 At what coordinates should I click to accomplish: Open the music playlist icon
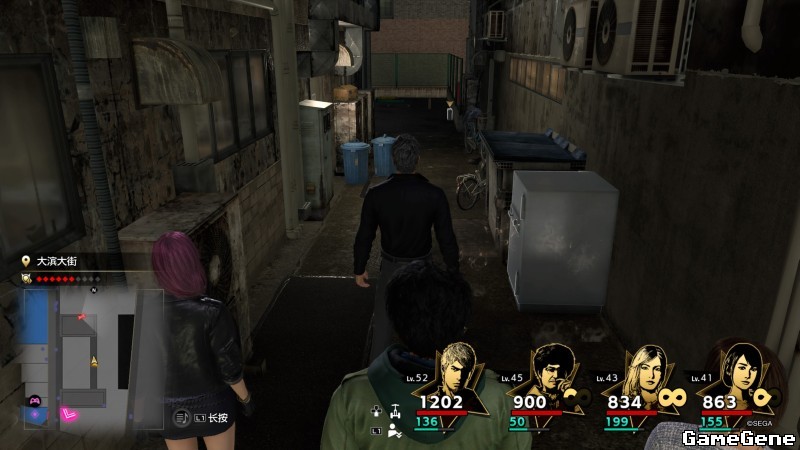tap(182, 416)
